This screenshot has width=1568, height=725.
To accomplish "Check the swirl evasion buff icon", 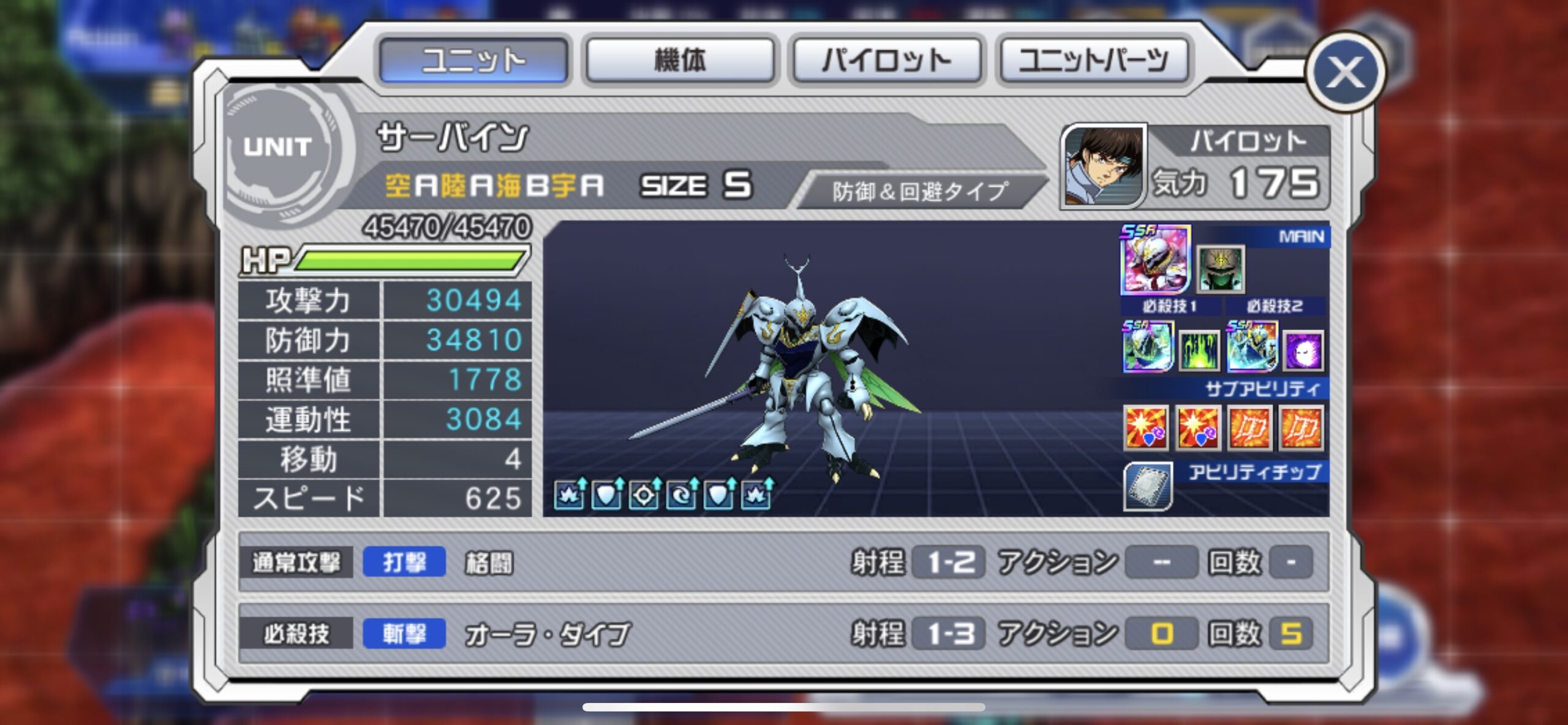I will click(680, 494).
